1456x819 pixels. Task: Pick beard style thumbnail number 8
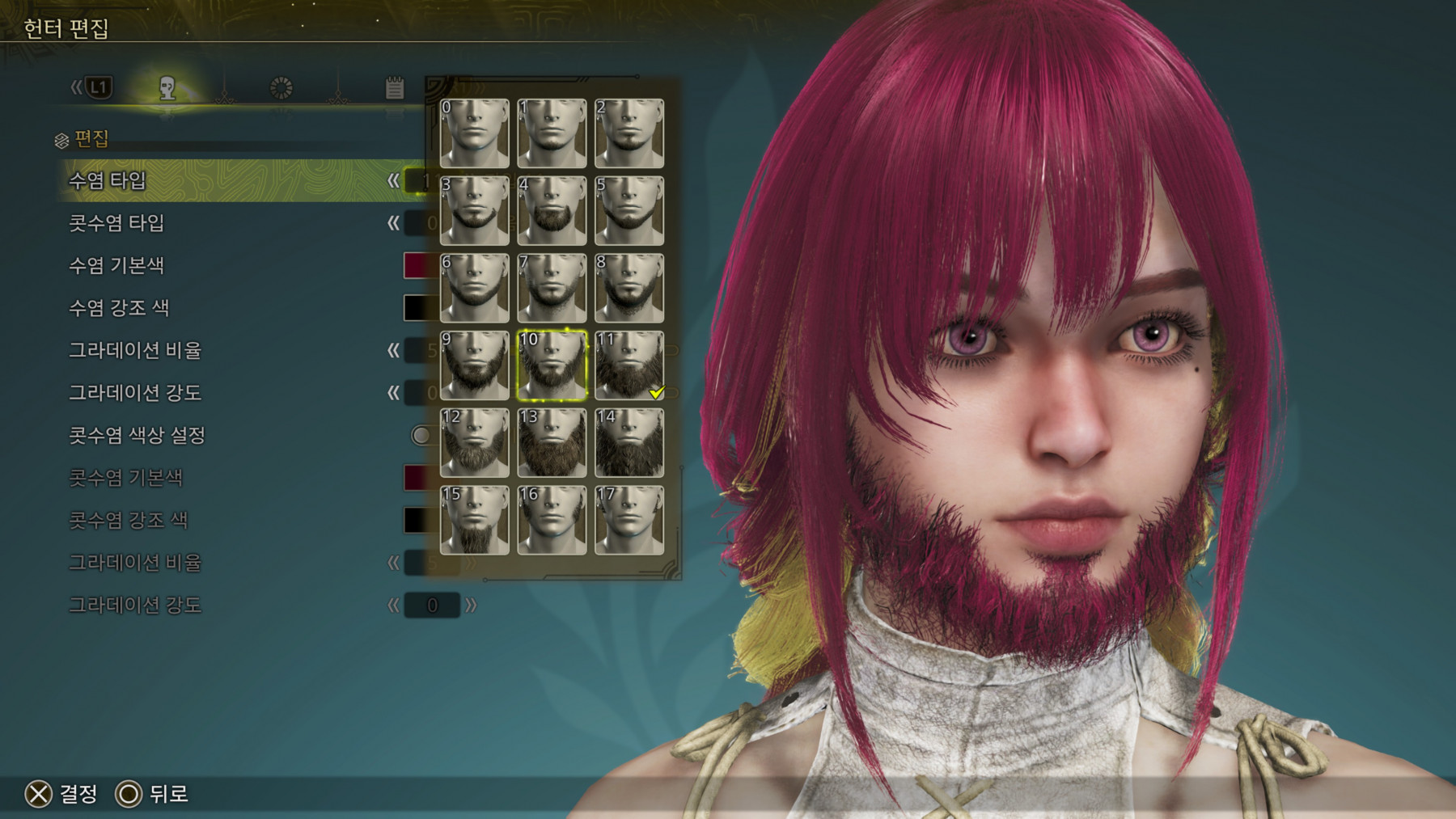click(x=629, y=288)
